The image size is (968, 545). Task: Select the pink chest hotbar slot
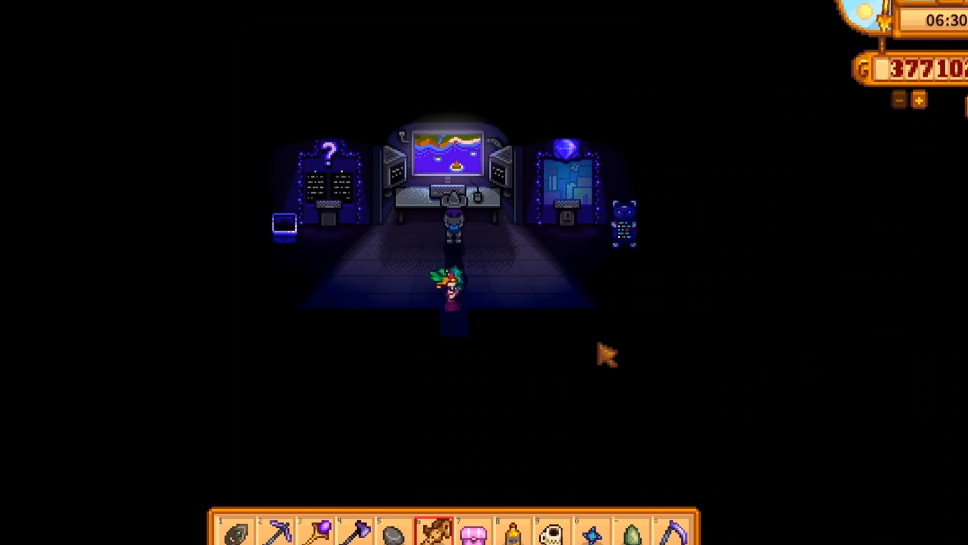coord(473,533)
